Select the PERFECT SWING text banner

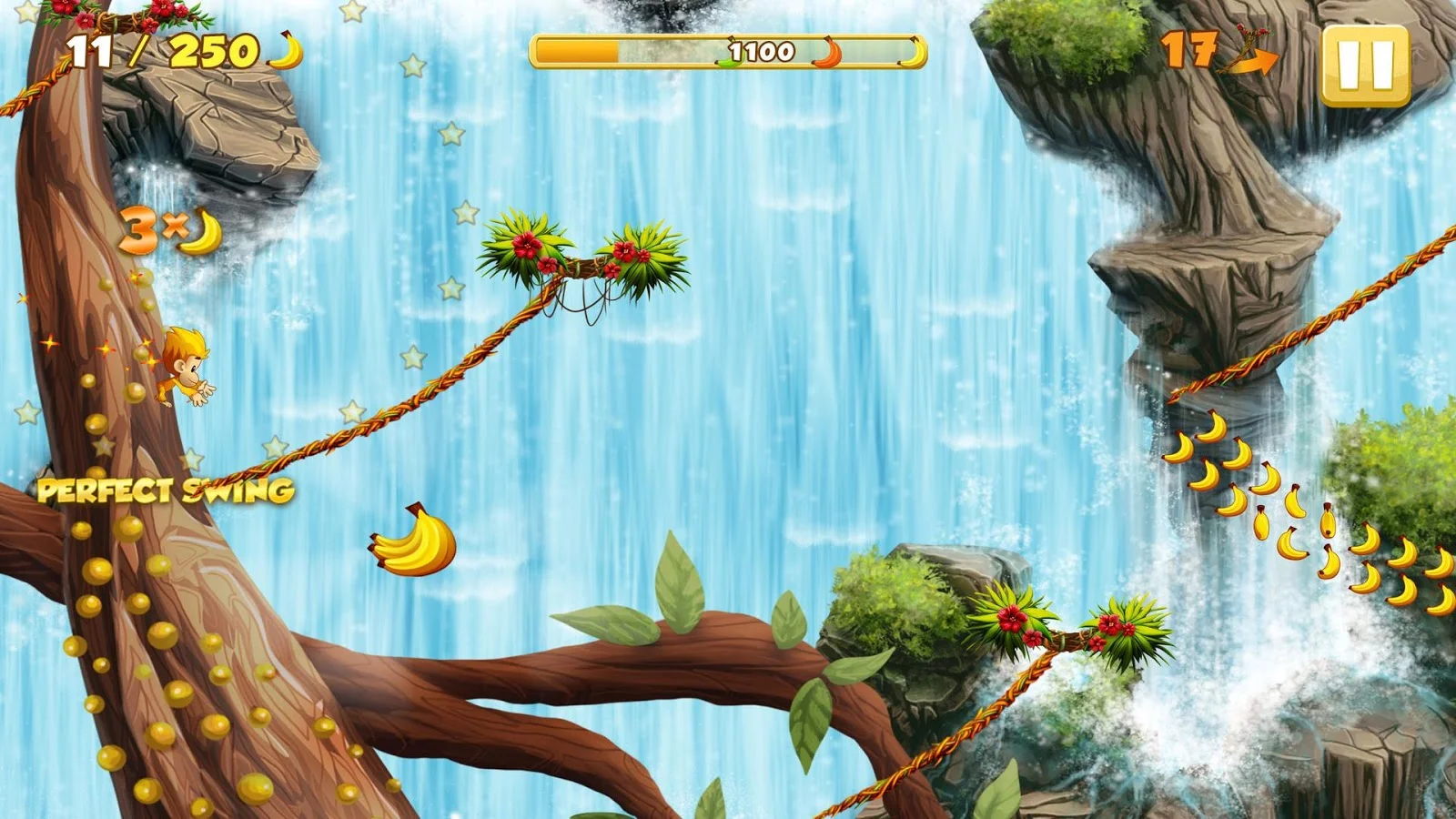164,490
